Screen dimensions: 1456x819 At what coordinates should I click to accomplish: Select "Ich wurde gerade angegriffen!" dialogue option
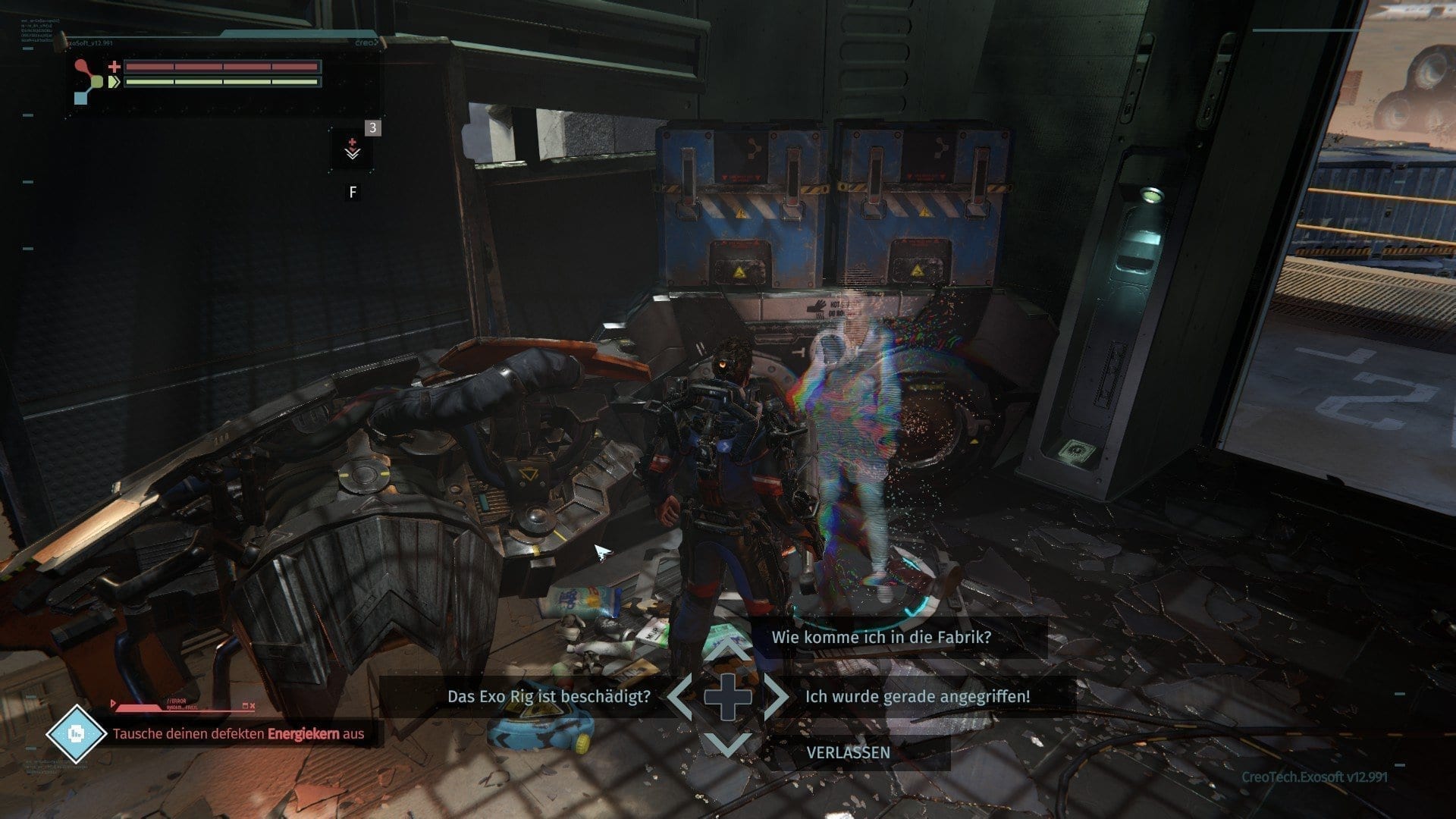[x=918, y=696]
